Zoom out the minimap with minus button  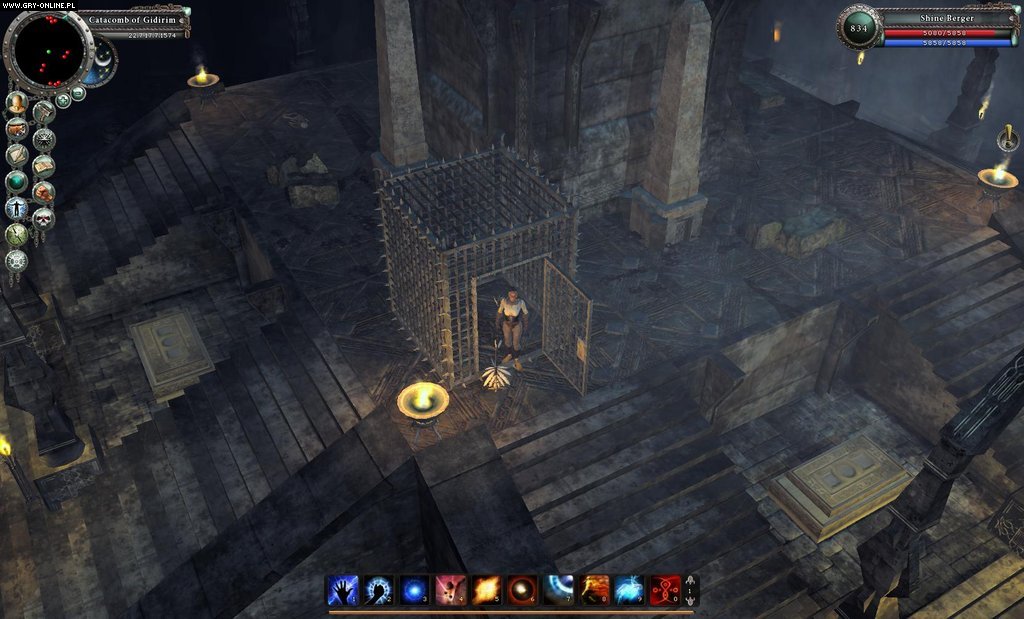point(78,93)
